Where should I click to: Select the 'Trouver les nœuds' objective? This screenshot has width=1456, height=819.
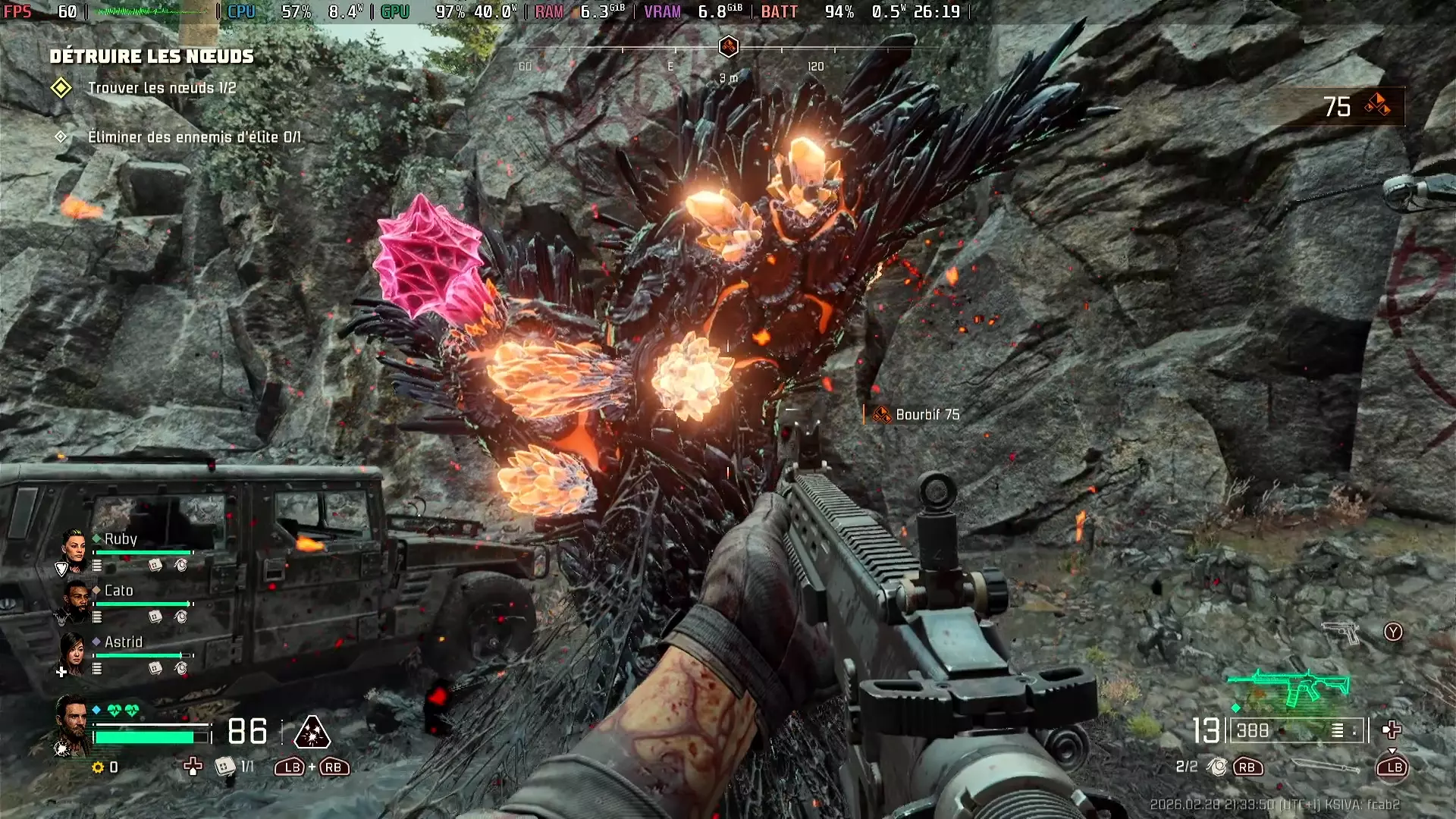click(162, 88)
